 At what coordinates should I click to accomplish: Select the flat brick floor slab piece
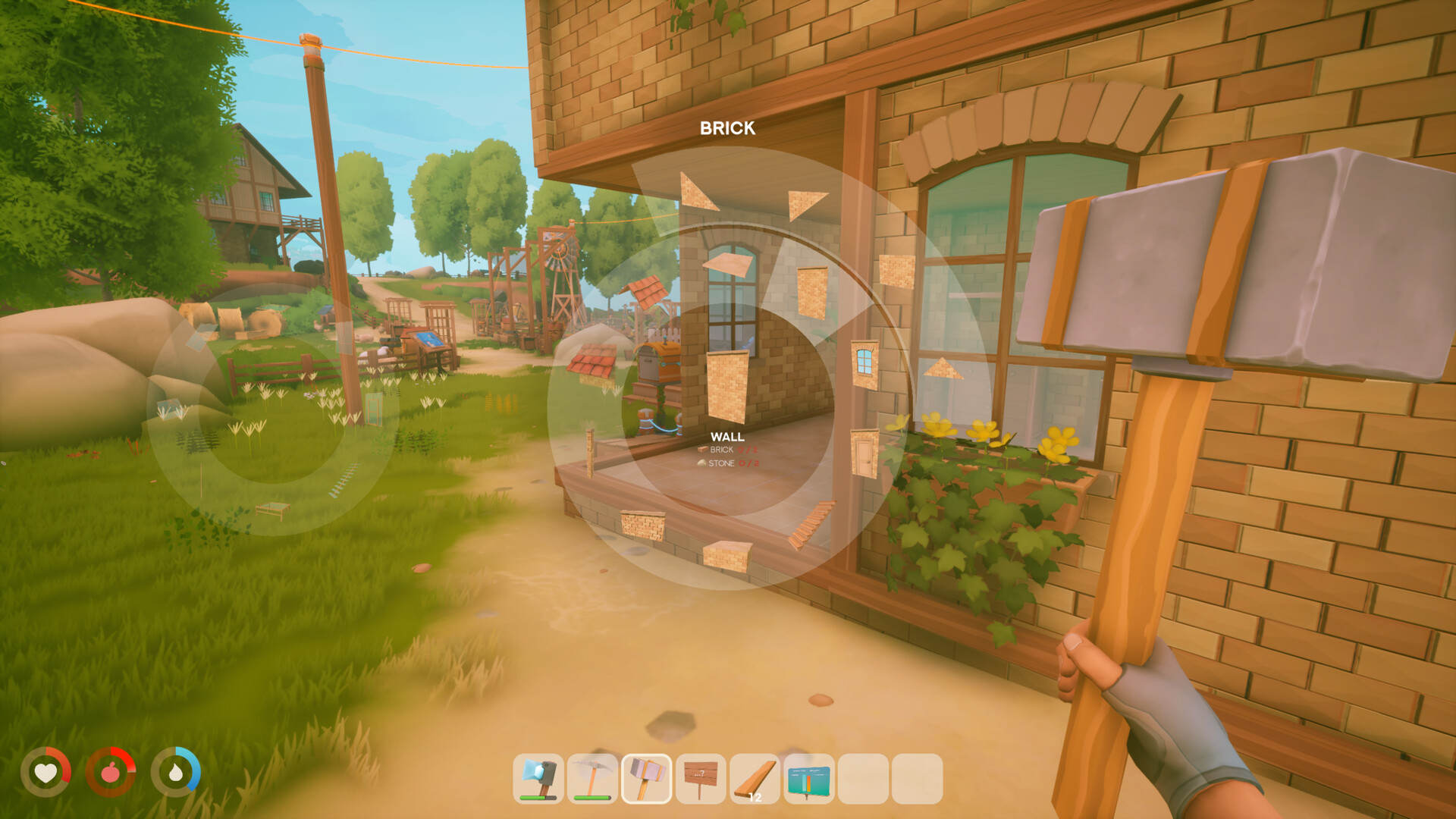coord(728,263)
